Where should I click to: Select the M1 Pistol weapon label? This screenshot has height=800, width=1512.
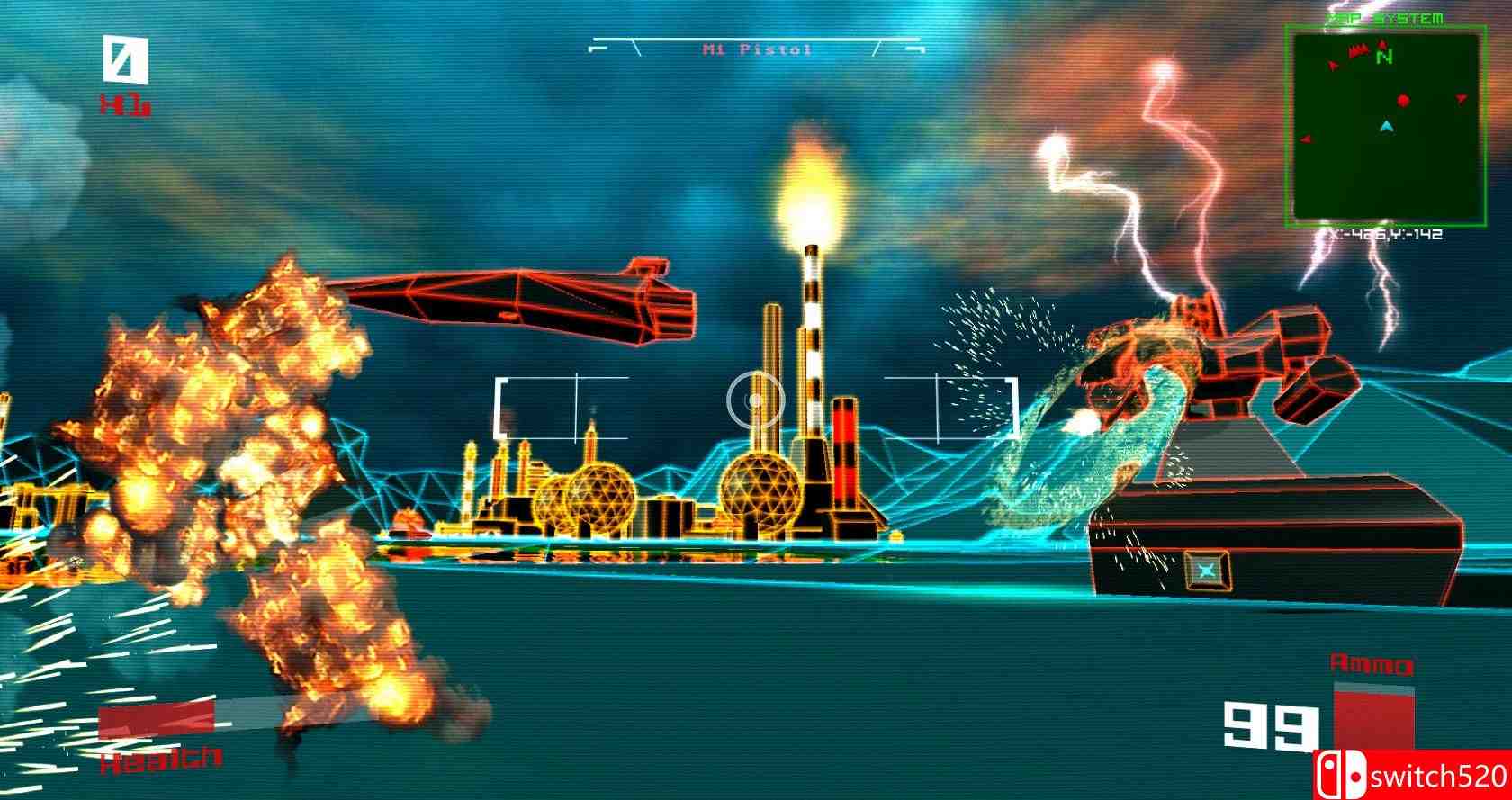click(757, 49)
